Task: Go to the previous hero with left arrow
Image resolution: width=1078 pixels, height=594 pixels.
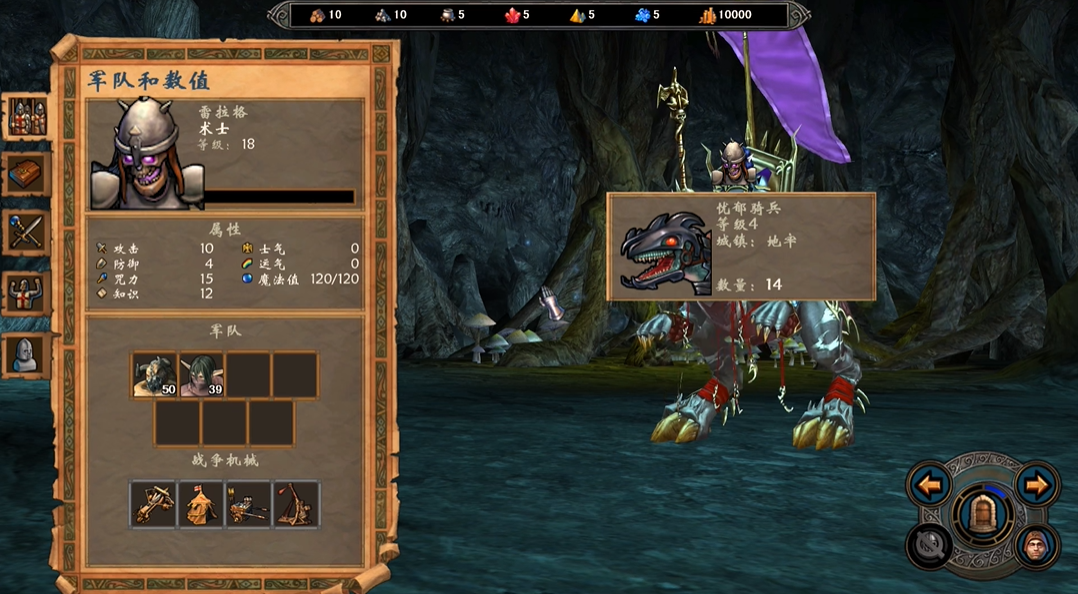Action: click(x=929, y=486)
